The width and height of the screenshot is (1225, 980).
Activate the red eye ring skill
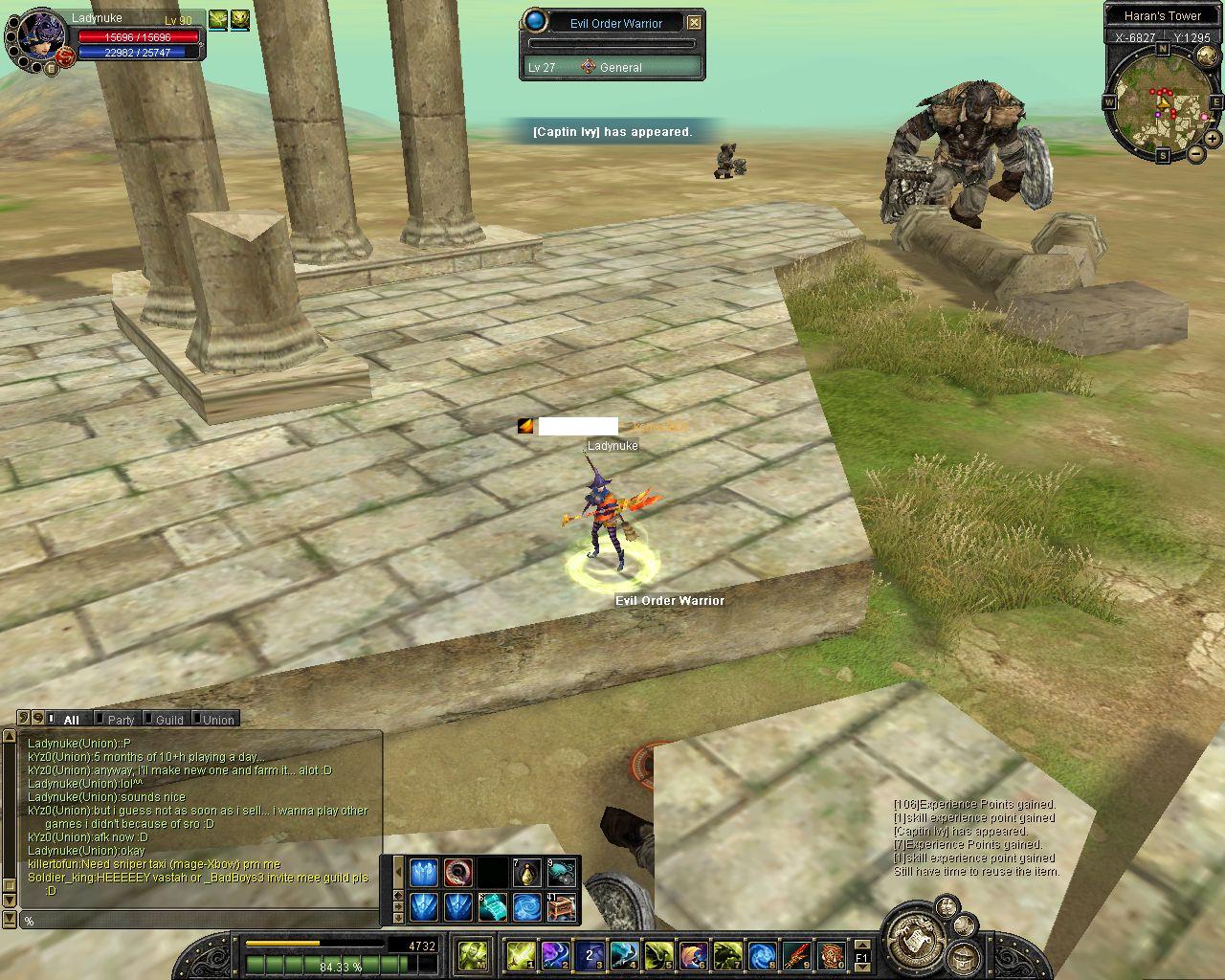point(457,872)
